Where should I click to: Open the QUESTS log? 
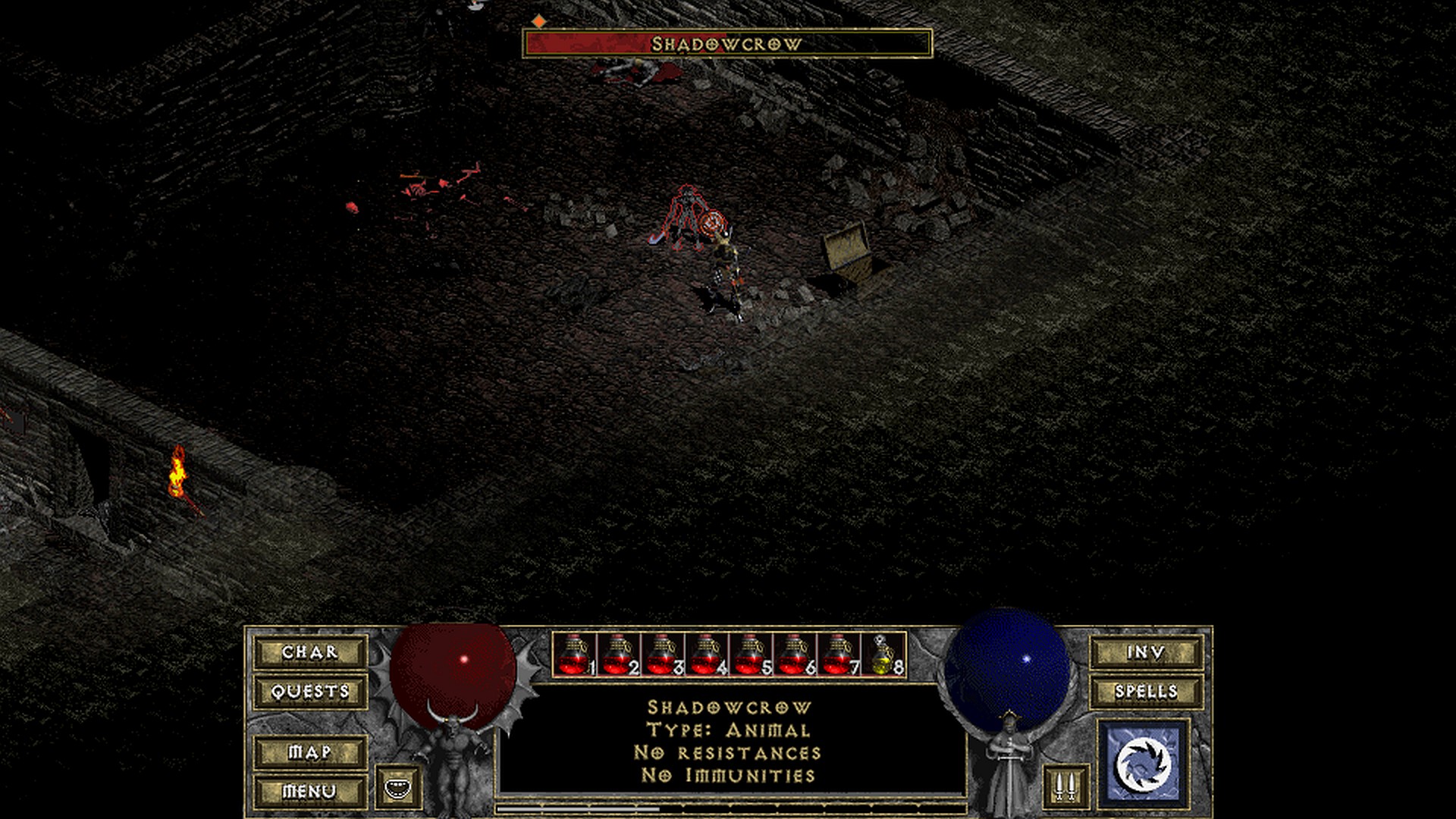pyautogui.click(x=310, y=692)
